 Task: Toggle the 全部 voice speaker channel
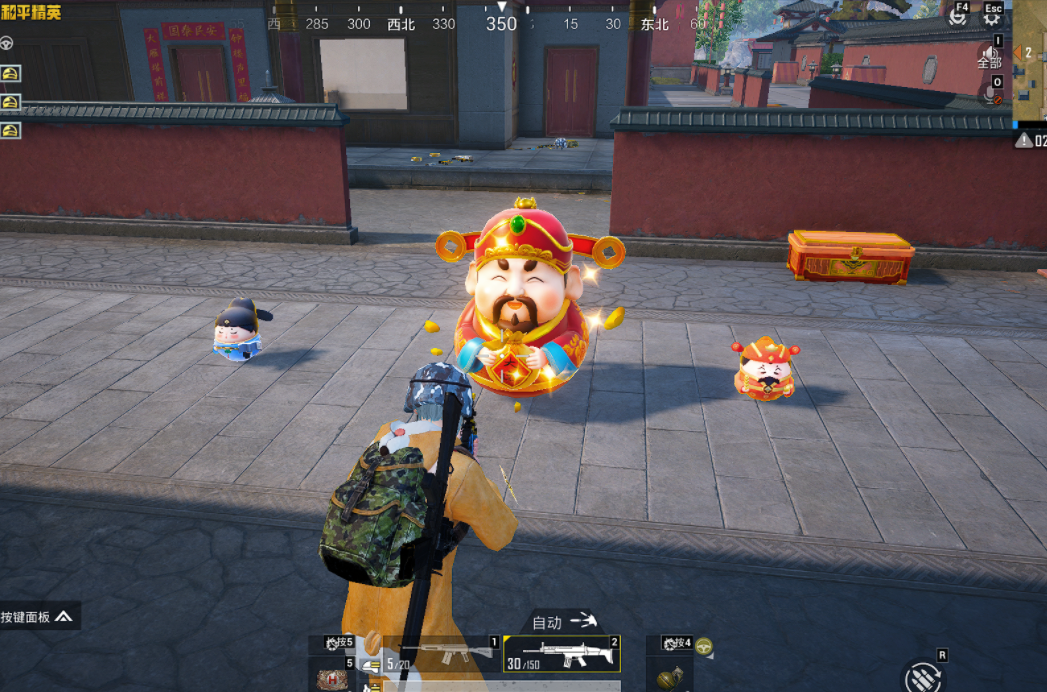pyautogui.click(x=990, y=54)
